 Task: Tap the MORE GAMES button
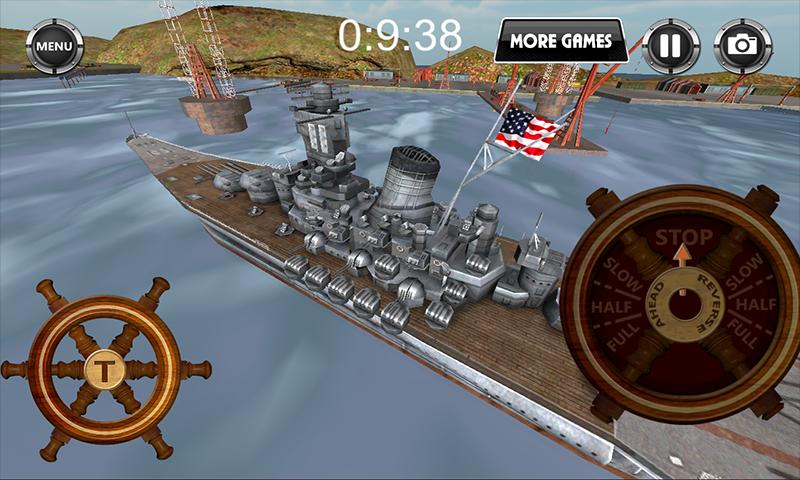pyautogui.click(x=560, y=41)
